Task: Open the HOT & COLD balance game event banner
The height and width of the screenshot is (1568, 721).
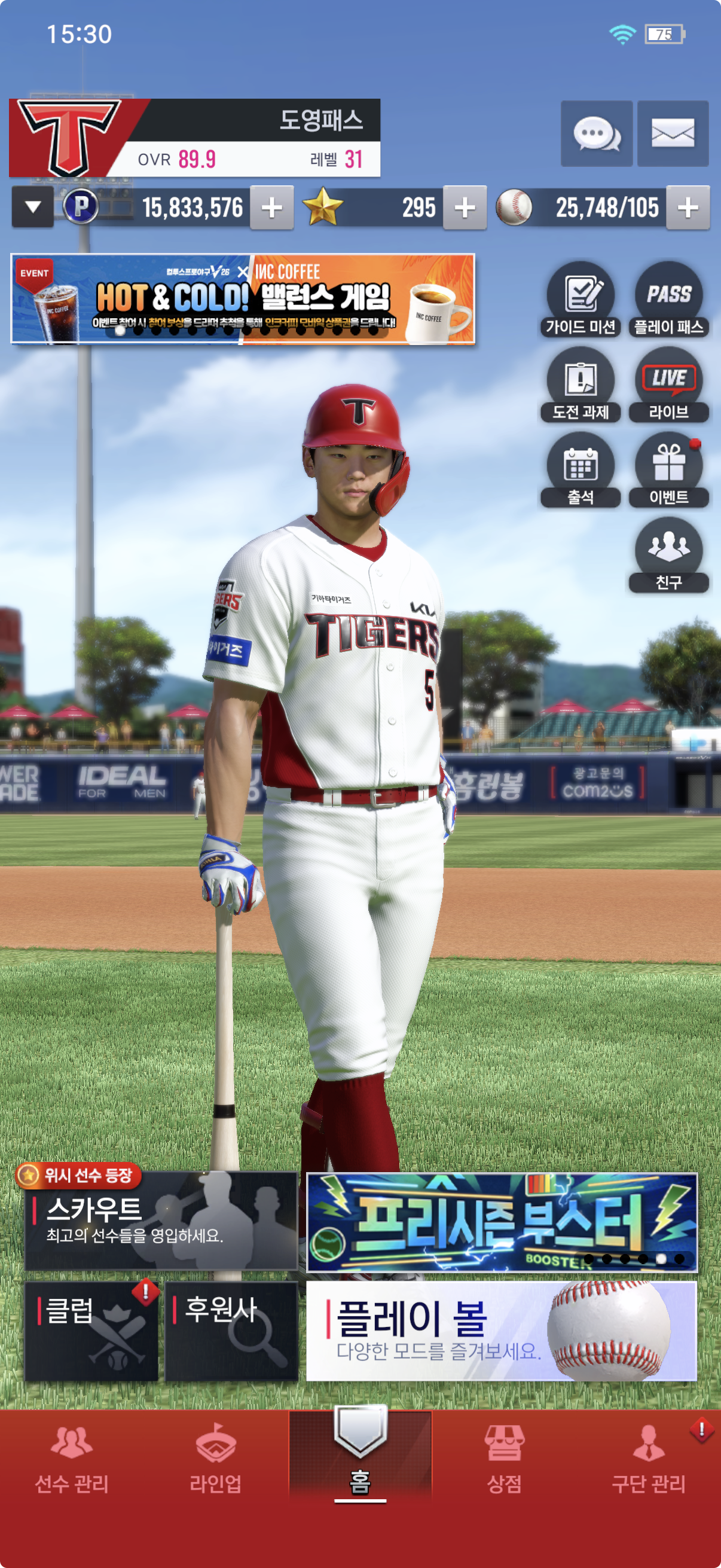Action: pos(243,299)
